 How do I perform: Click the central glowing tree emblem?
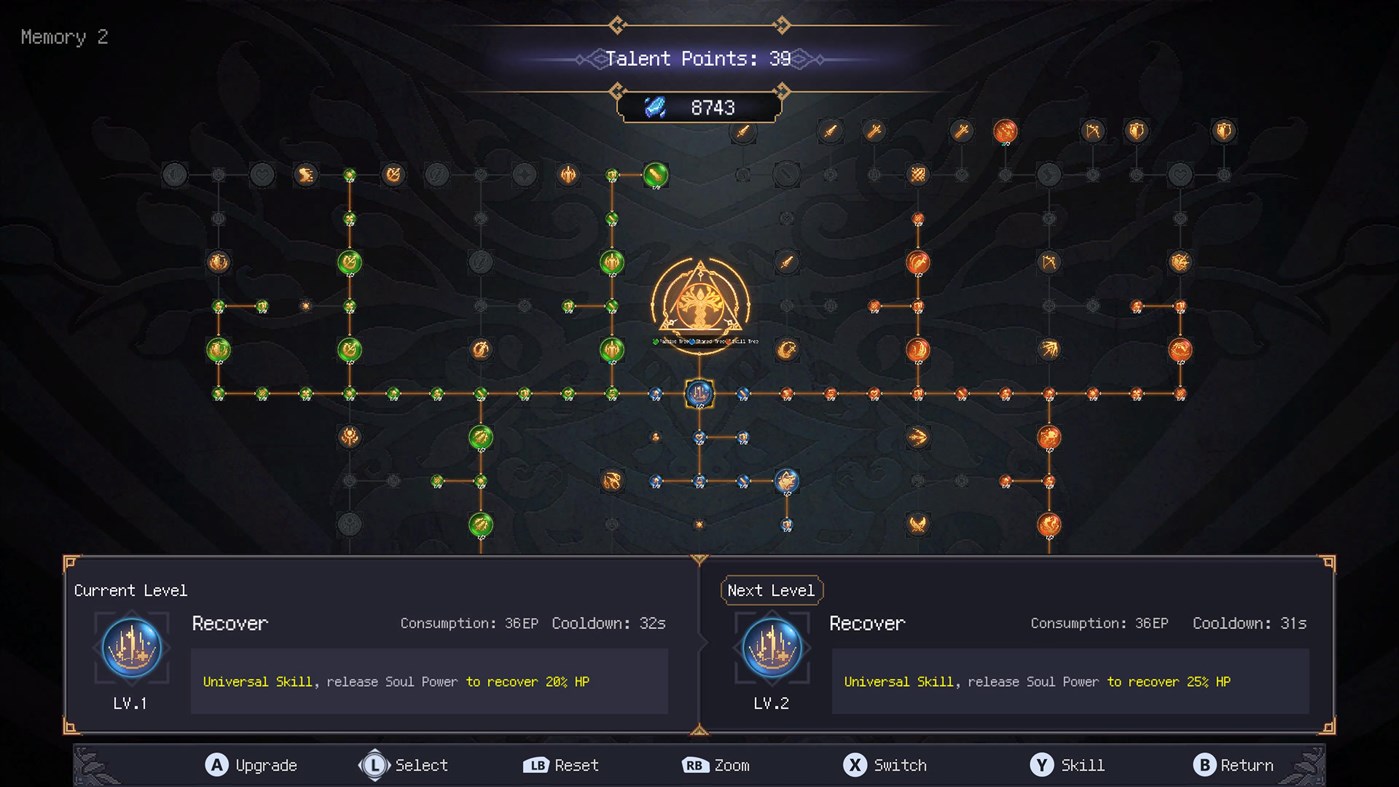click(700, 303)
